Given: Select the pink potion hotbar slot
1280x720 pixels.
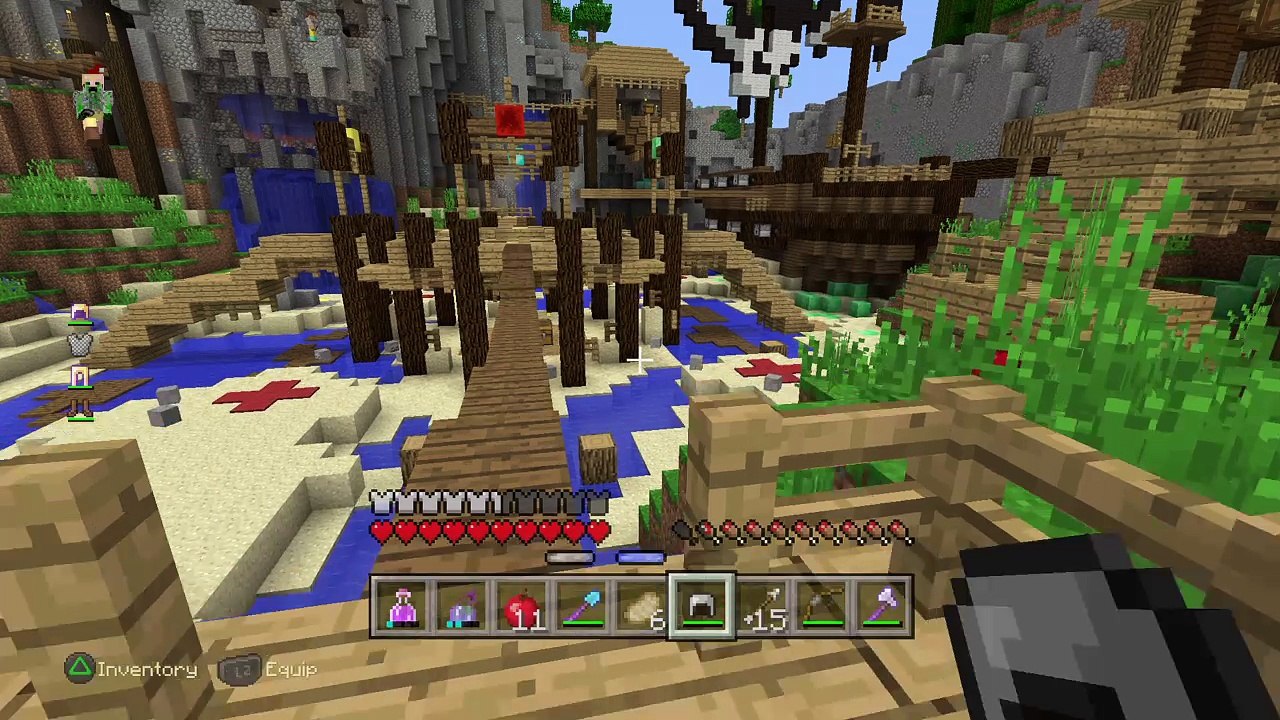Looking at the screenshot, I should click(402, 607).
